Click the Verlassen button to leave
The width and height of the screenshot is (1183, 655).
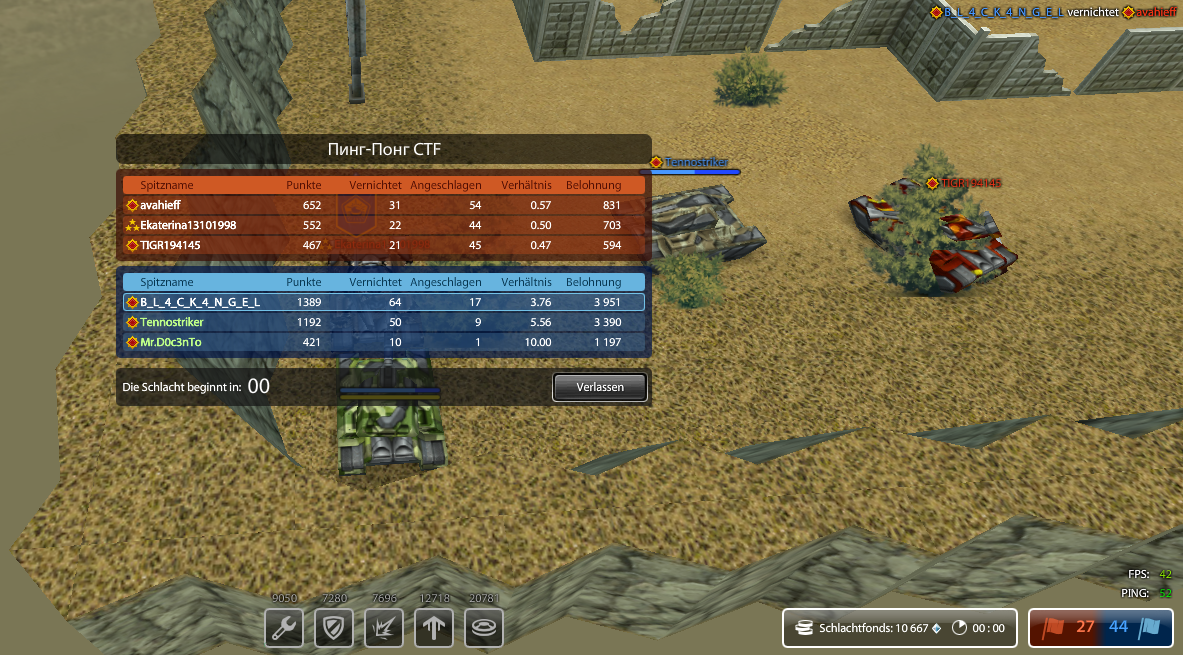point(600,387)
